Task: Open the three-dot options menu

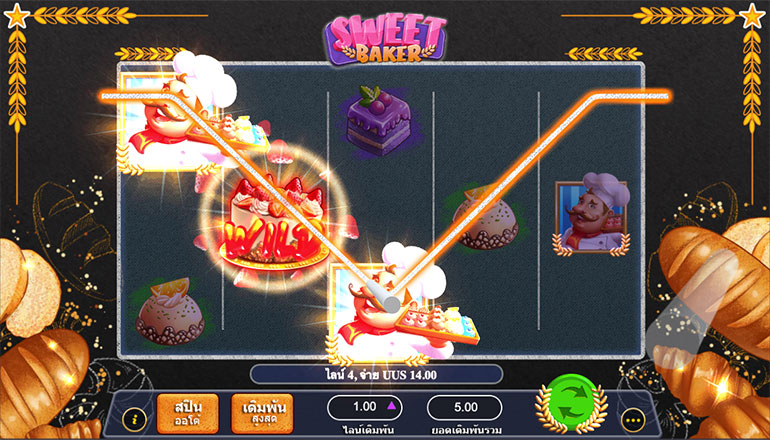Action: click(631, 419)
